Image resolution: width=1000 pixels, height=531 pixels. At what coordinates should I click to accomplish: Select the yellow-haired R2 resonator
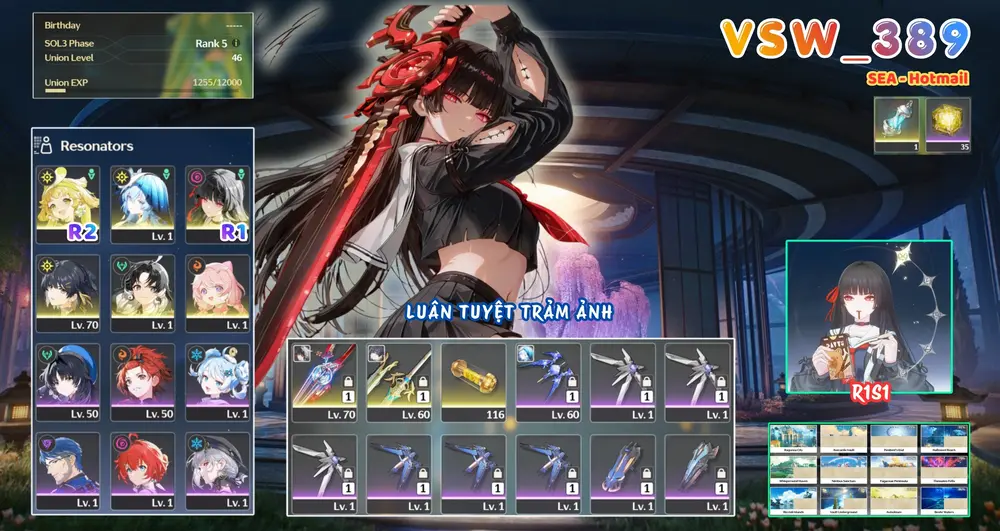click(67, 204)
